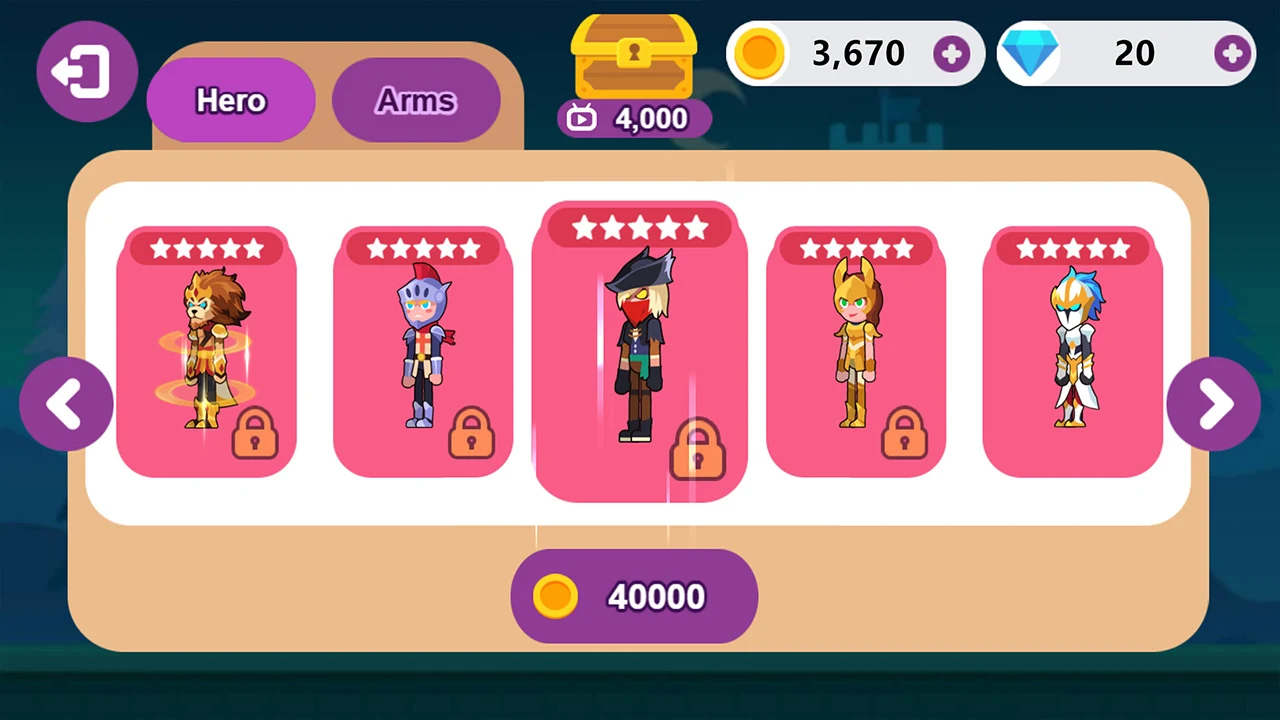Choose the red-plumed knight hero card
The height and width of the screenshot is (720, 1280).
tap(423, 352)
